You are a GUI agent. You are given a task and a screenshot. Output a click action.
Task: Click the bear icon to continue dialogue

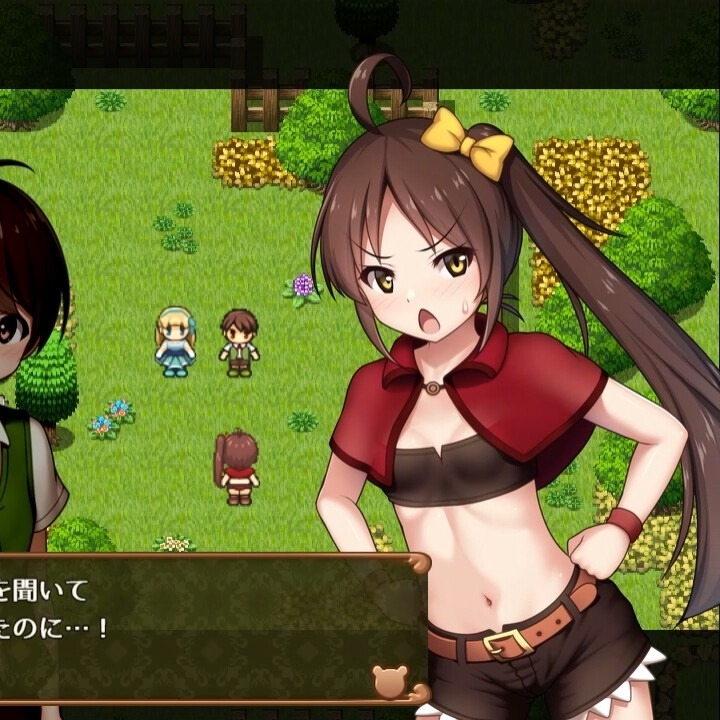coord(390,681)
